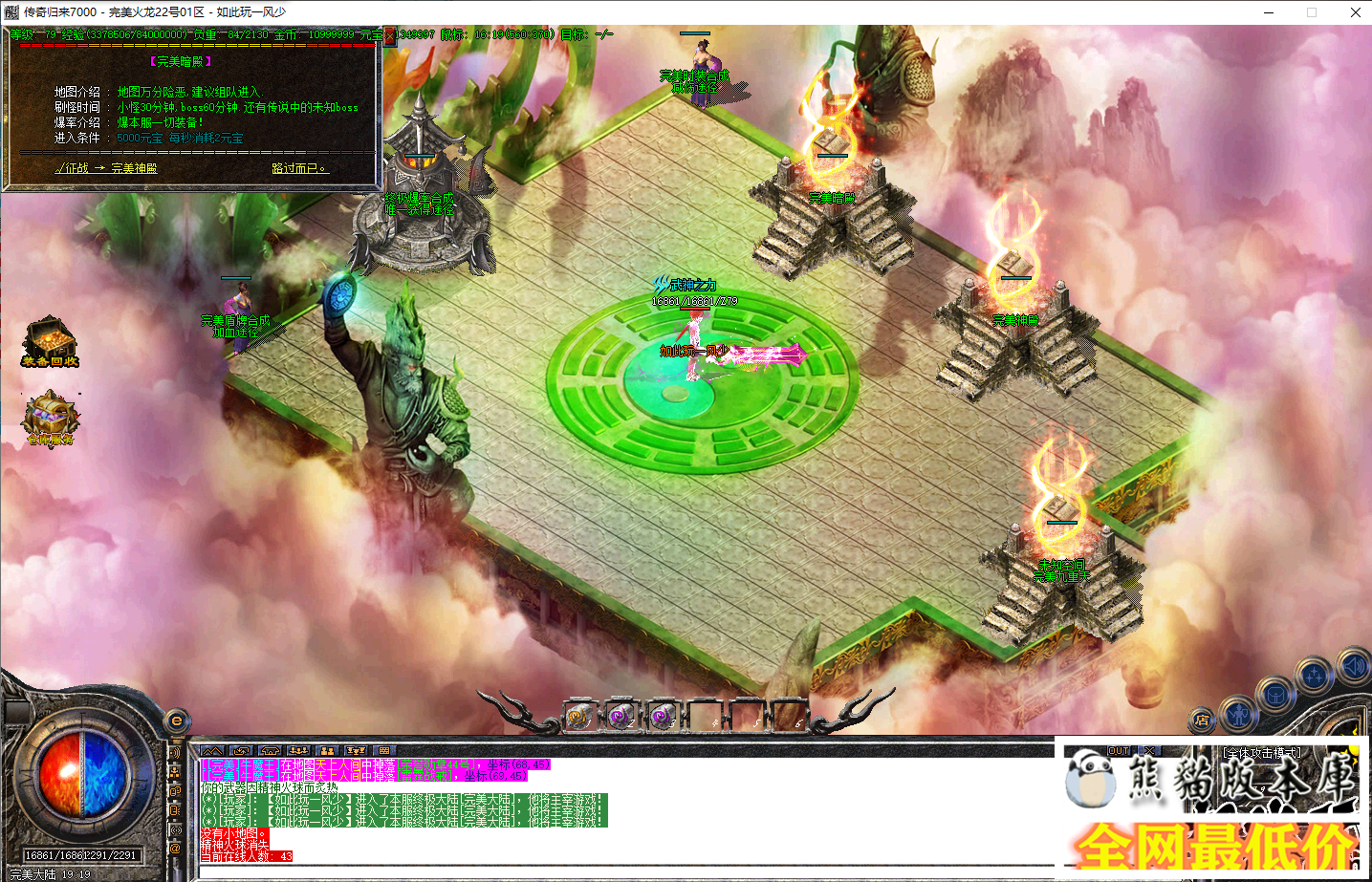Image resolution: width=1372 pixels, height=882 pixels.
Task: Click the guild members icon in chat toolbar
Action: point(326,751)
